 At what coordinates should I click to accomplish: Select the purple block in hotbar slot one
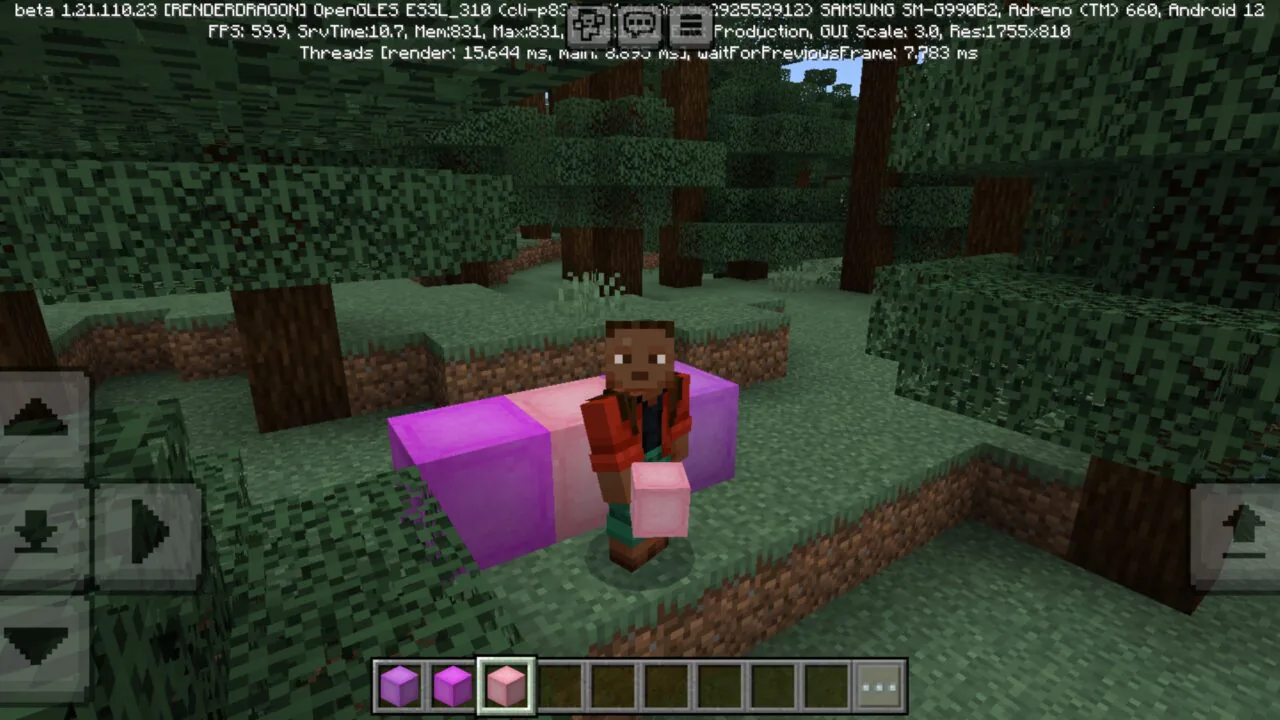tap(400, 685)
